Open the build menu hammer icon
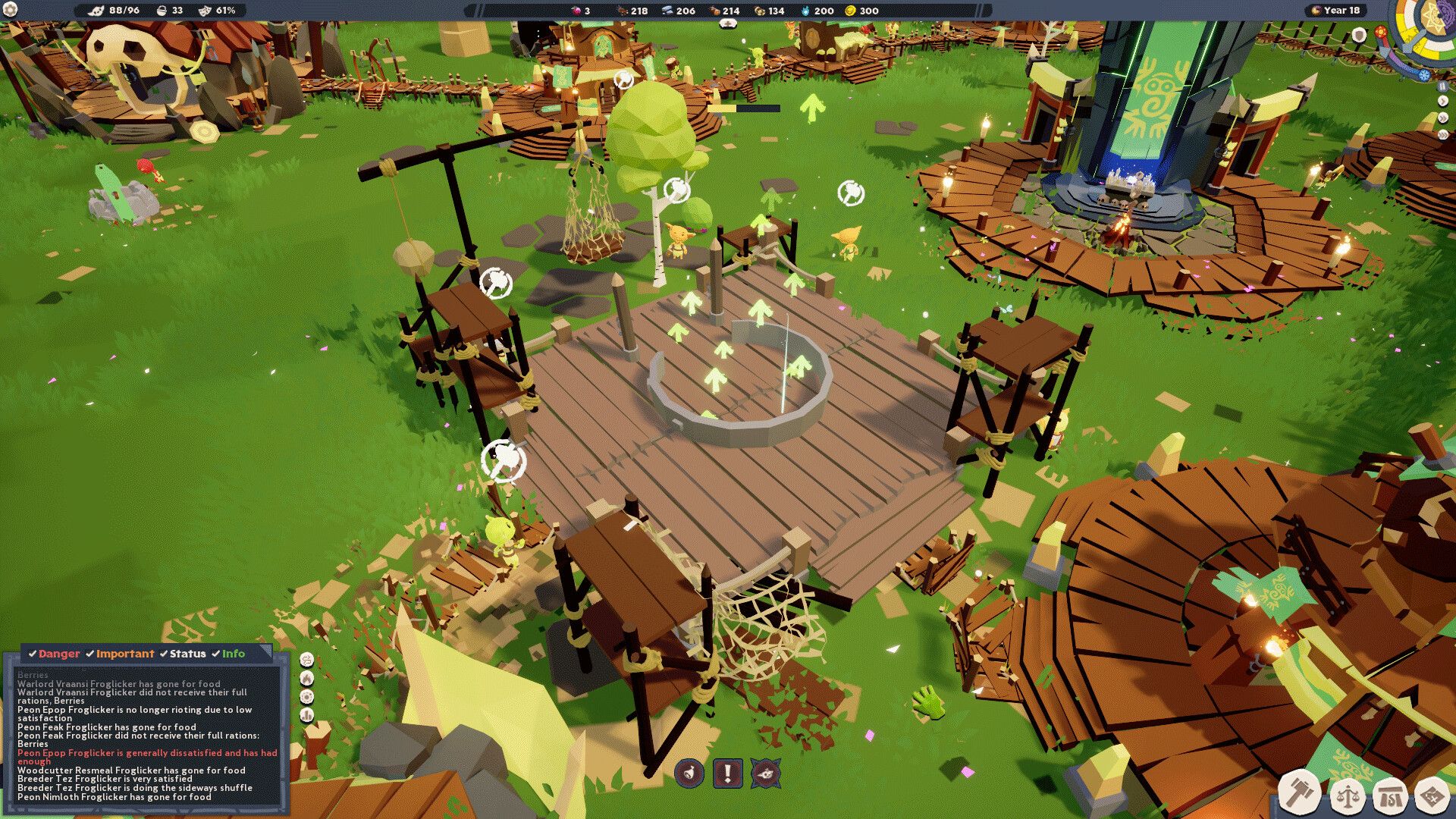Viewport: 1456px width, 819px height. coord(1300,793)
